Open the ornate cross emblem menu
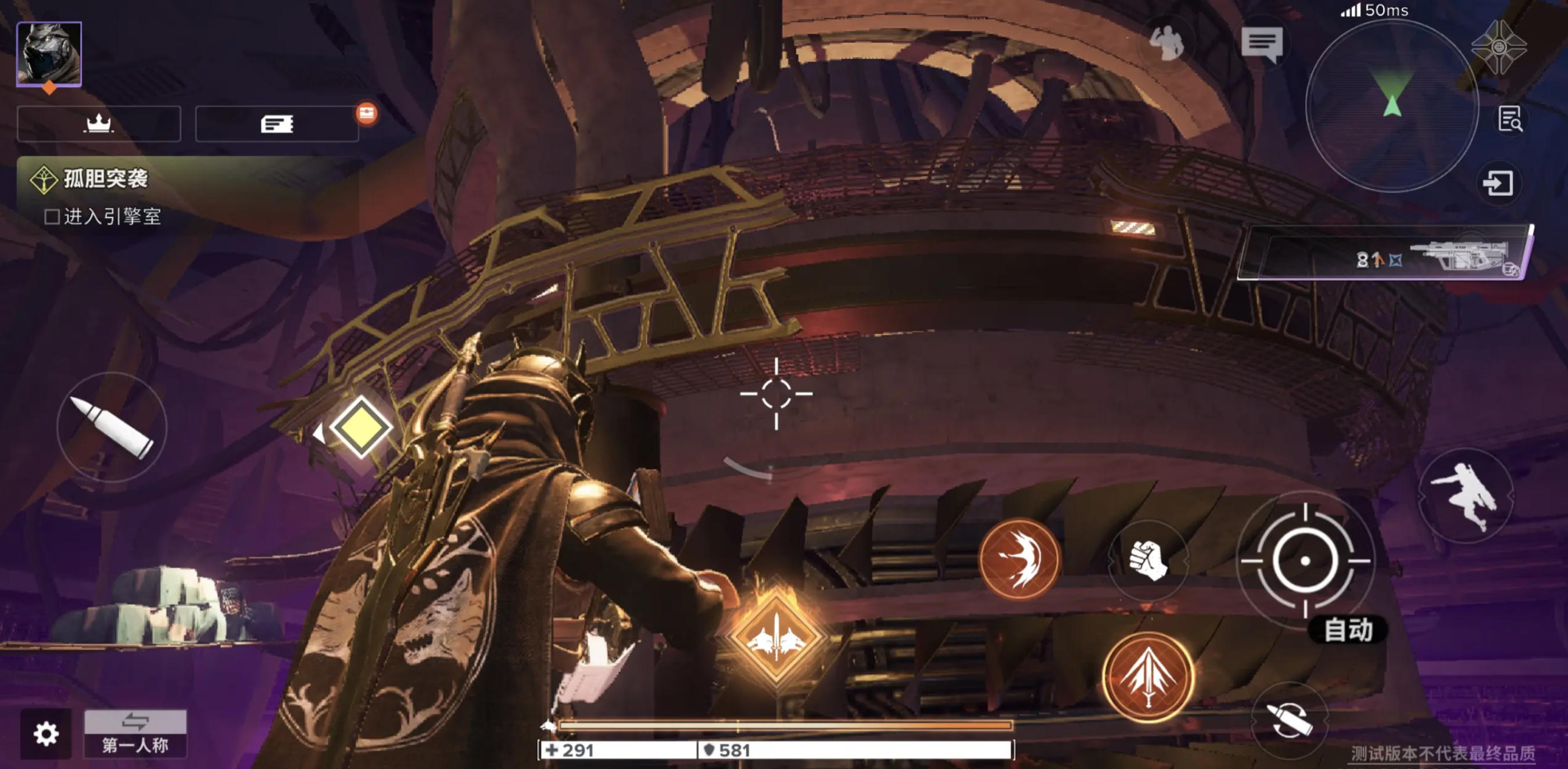1568x769 pixels. (x=1499, y=47)
